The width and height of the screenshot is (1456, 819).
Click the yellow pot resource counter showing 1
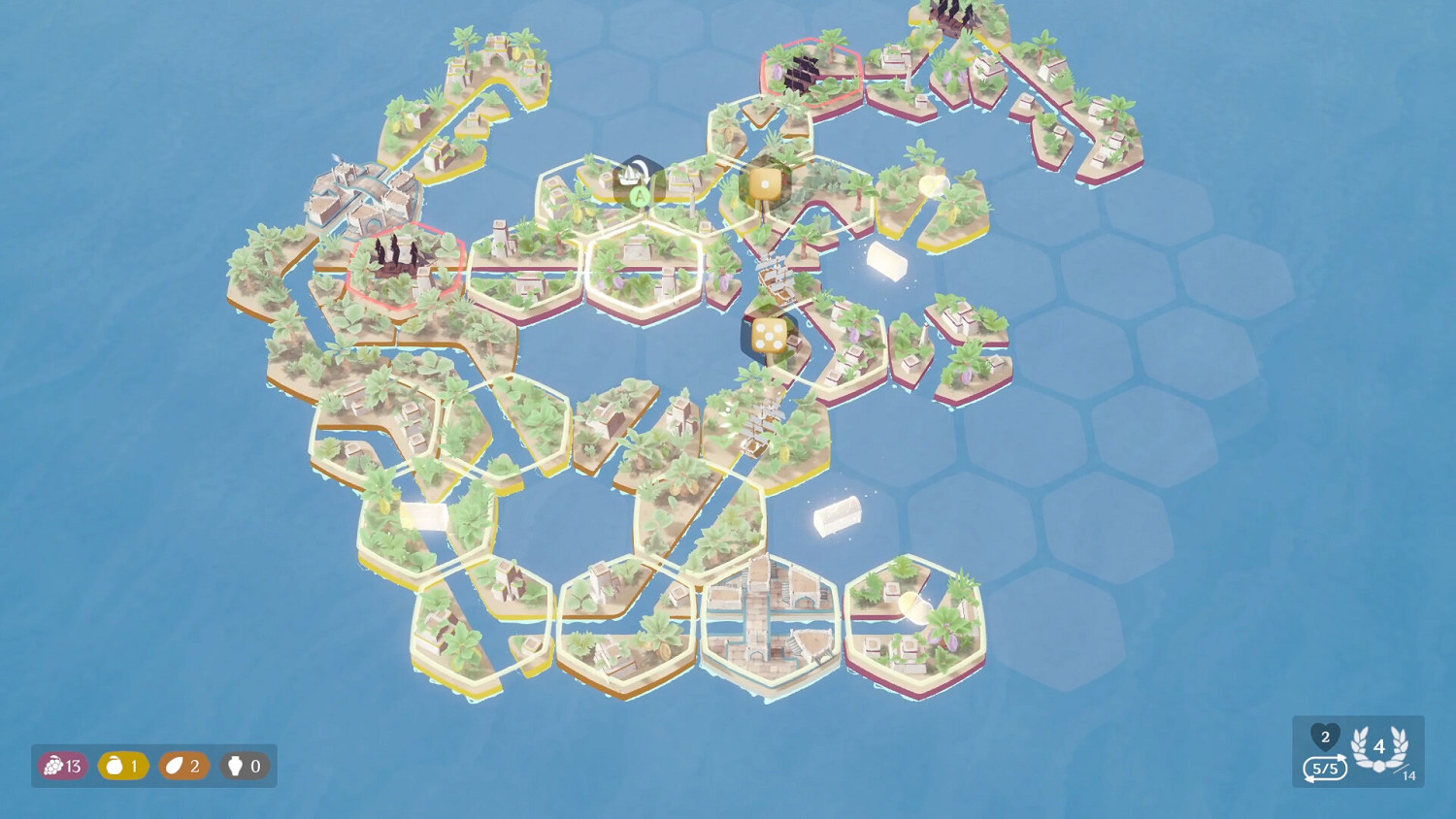pos(122,766)
